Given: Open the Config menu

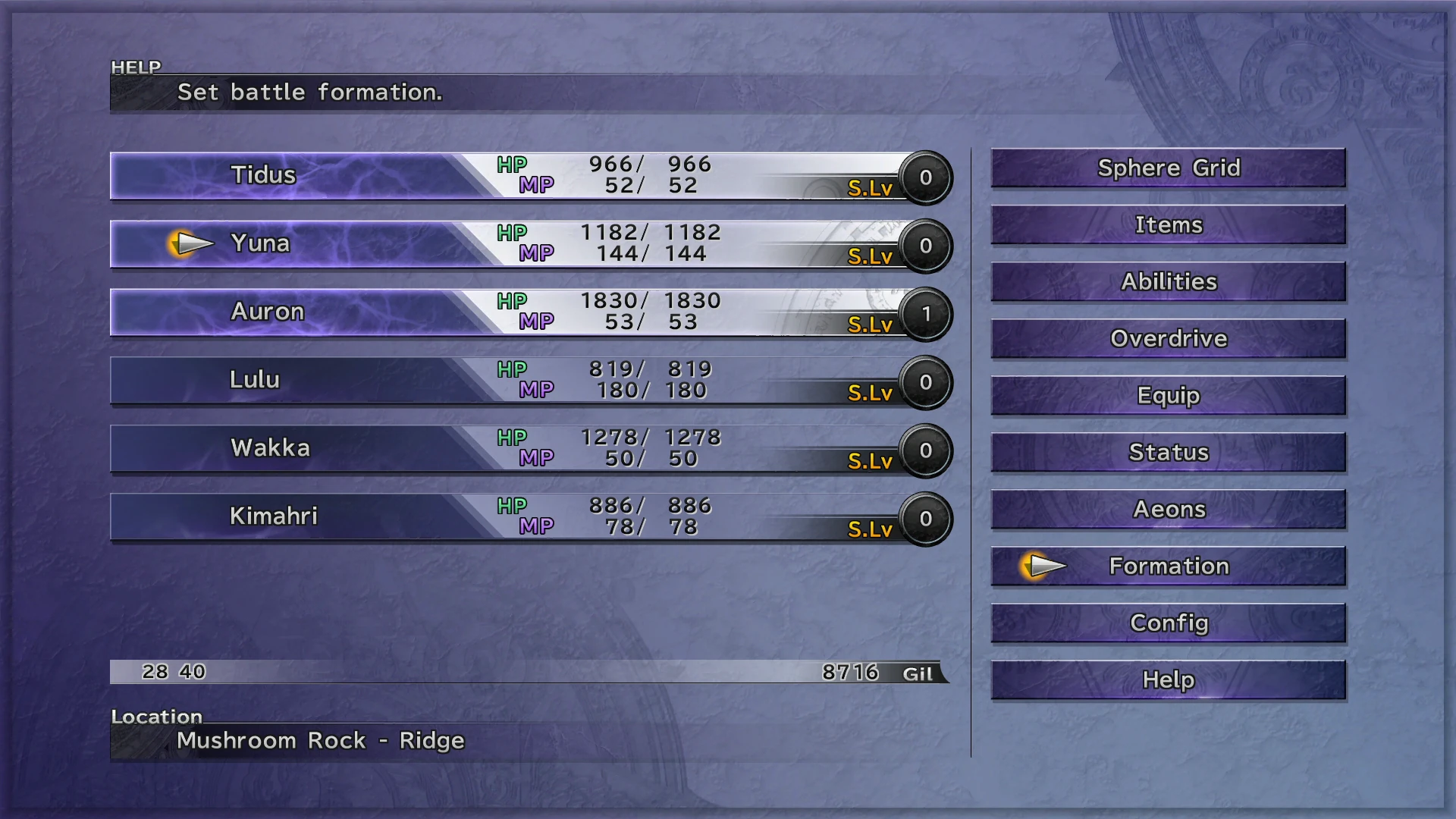Looking at the screenshot, I should [1168, 623].
